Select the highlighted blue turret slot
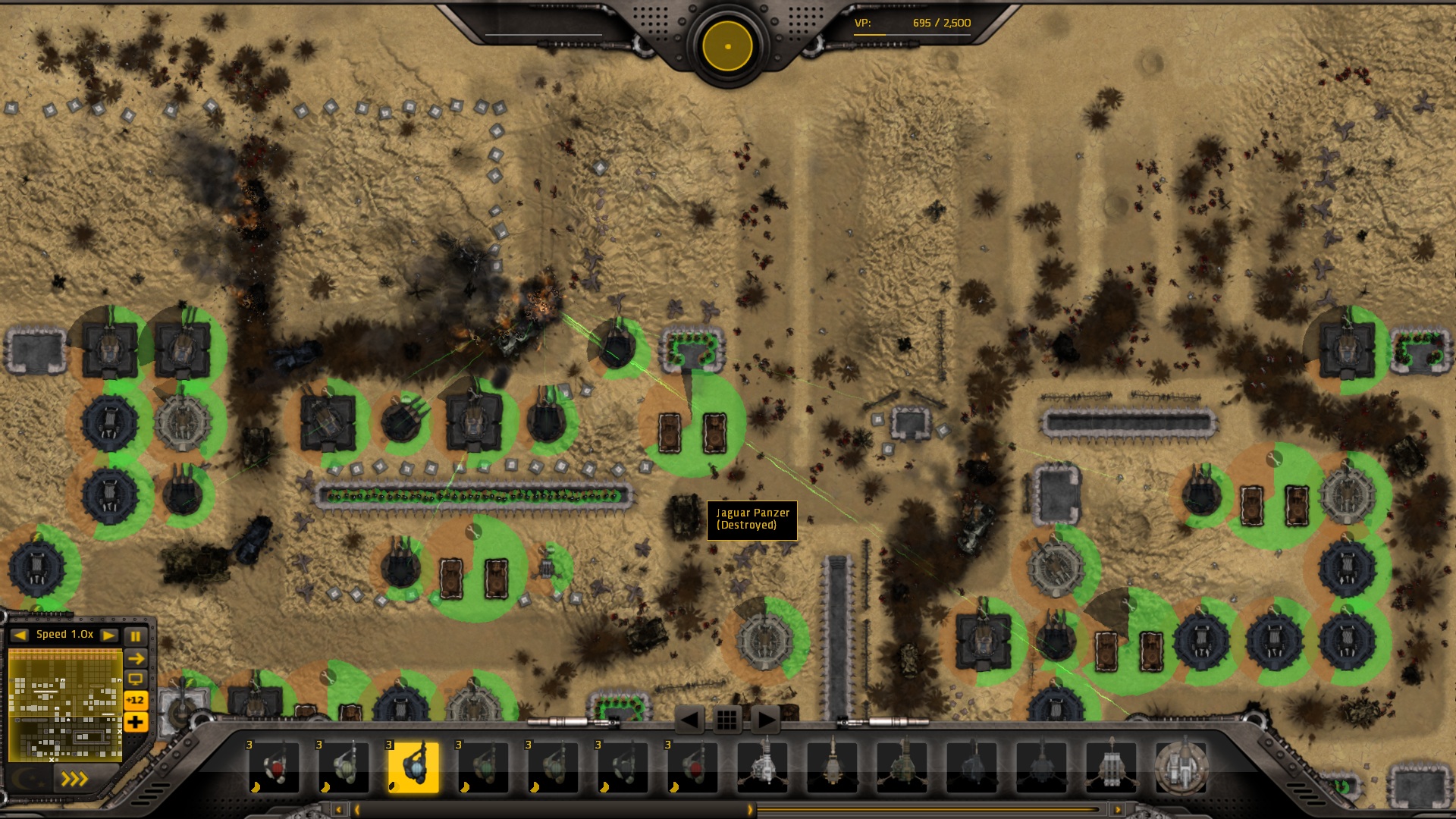 [413, 767]
